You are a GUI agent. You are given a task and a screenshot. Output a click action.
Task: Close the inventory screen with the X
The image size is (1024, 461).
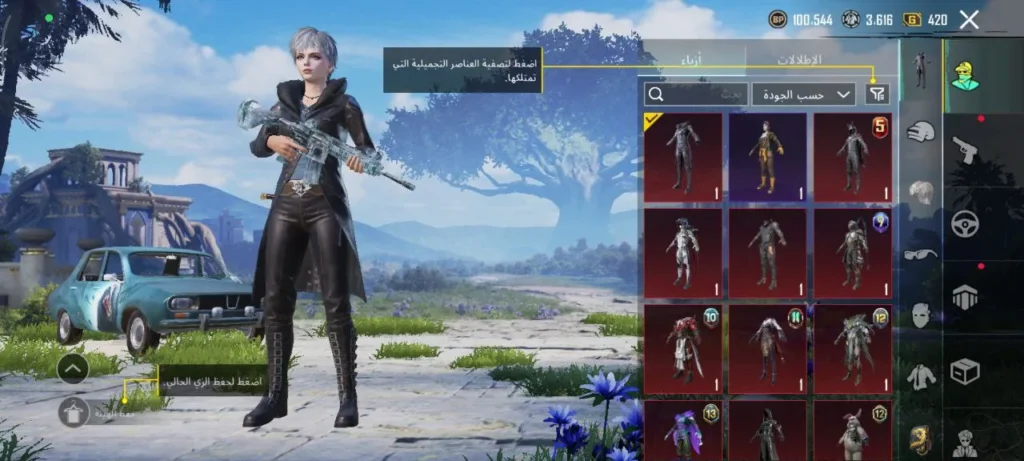pos(968,19)
